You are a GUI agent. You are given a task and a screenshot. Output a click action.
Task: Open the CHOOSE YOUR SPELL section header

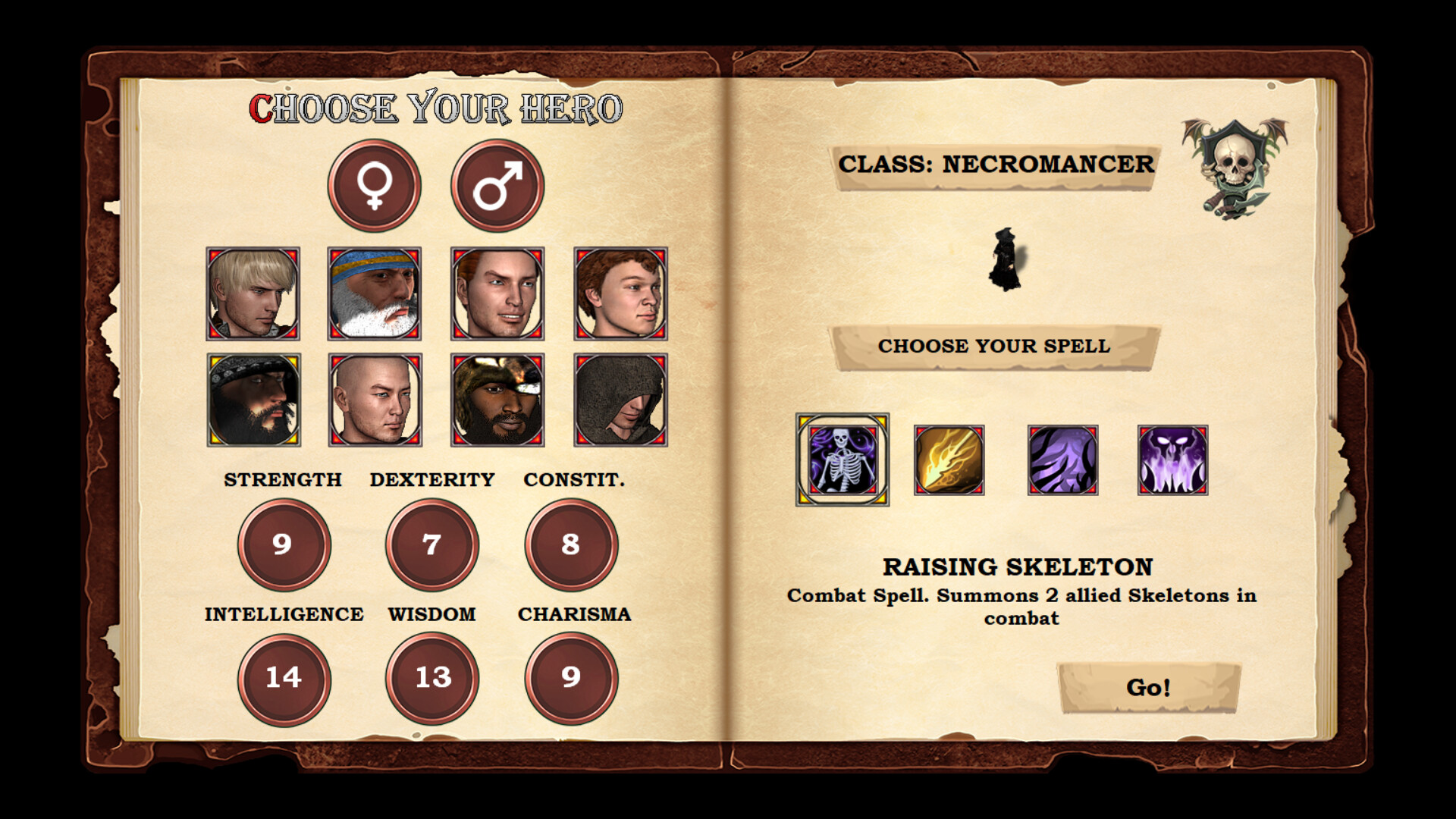(994, 346)
